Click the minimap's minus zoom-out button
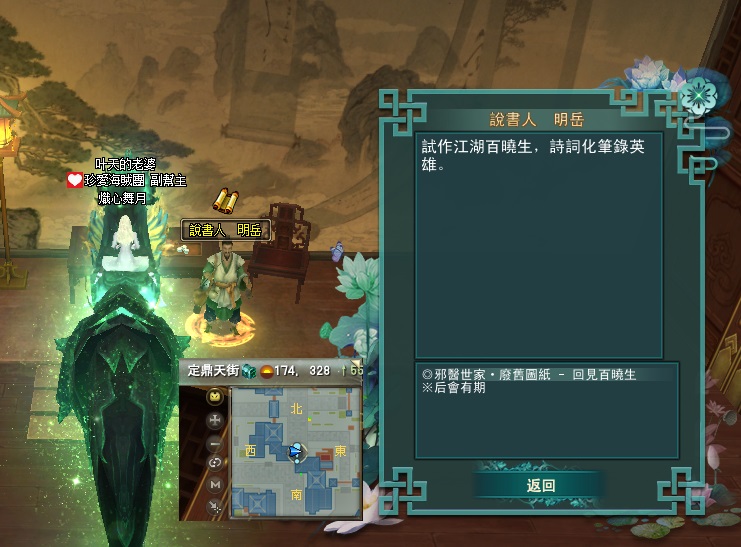Screen dimensions: 741x547 [x=215, y=441]
